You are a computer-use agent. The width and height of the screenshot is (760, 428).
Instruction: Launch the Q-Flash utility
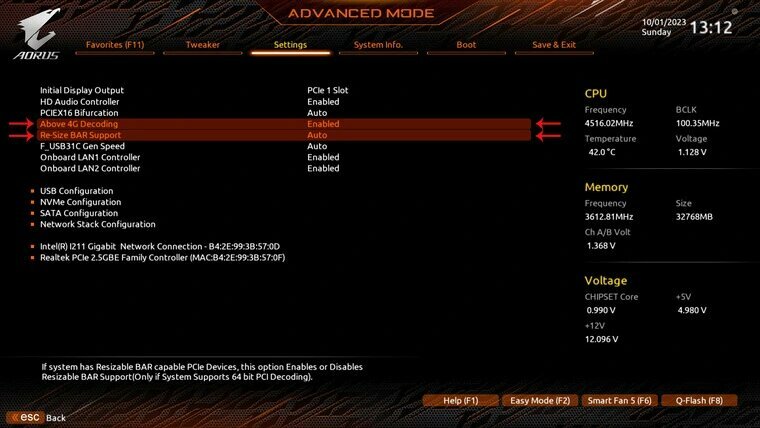698,401
